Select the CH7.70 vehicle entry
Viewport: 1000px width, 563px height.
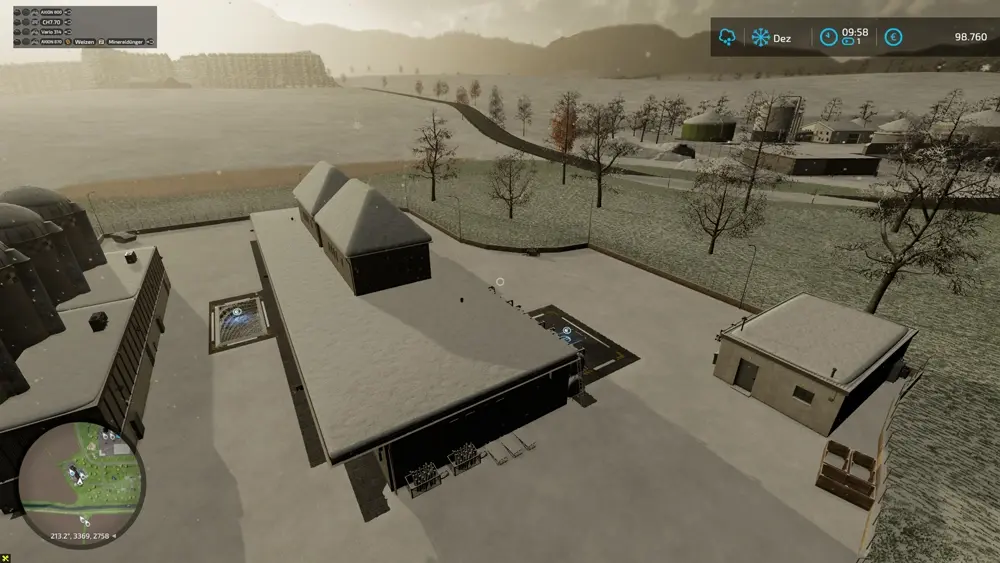[50, 22]
